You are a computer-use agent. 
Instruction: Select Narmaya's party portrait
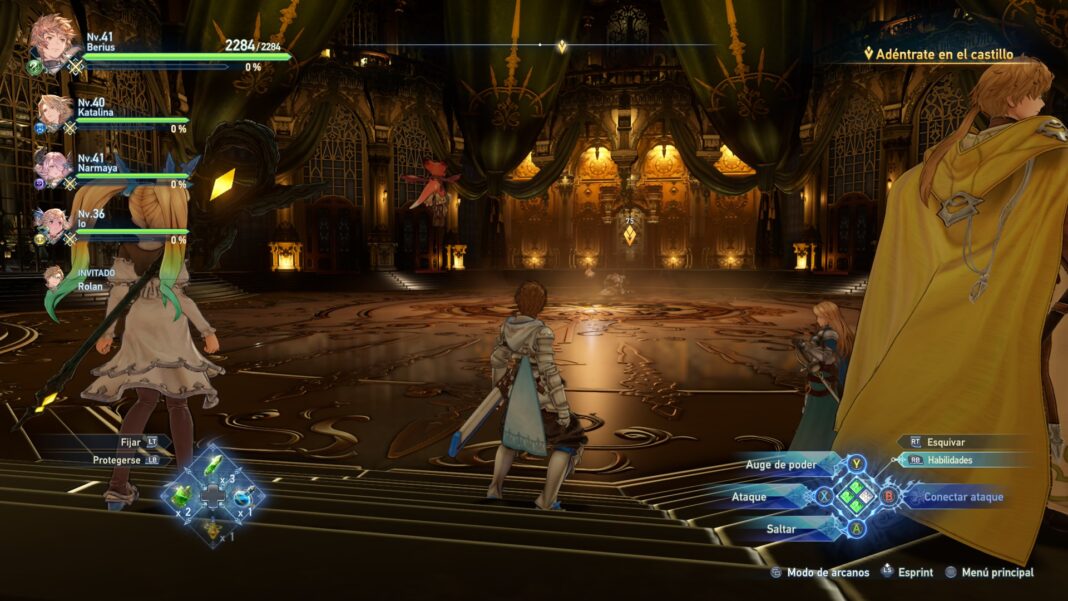click(52, 166)
